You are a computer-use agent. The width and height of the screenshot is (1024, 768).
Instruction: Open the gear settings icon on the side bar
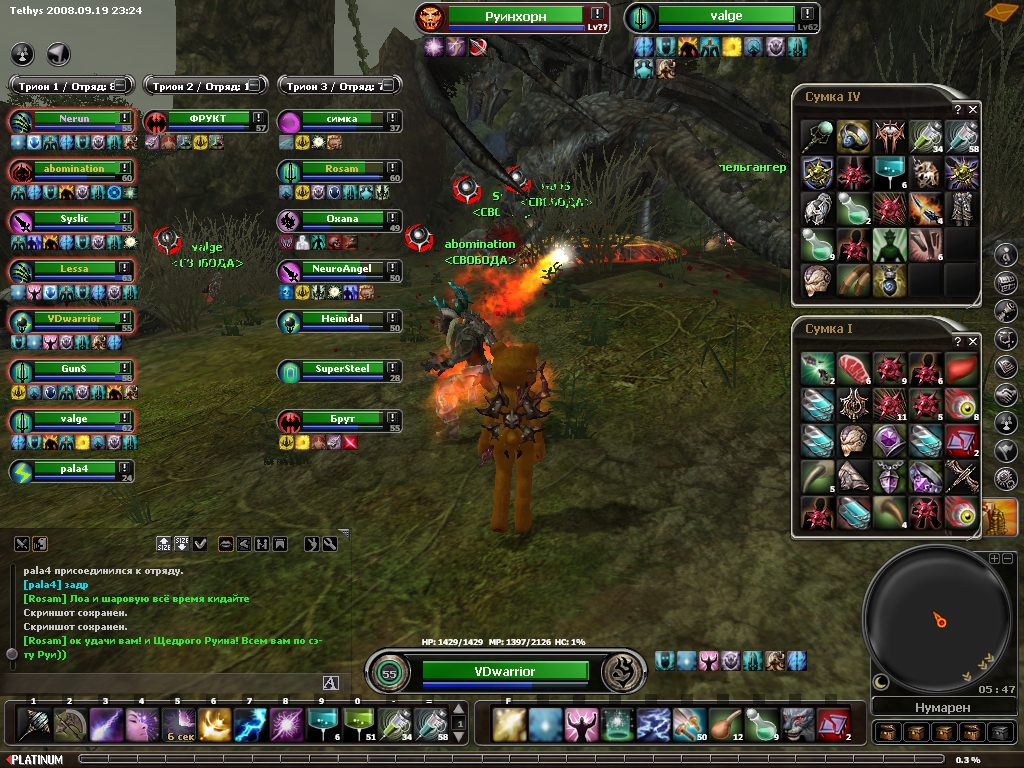click(1007, 478)
